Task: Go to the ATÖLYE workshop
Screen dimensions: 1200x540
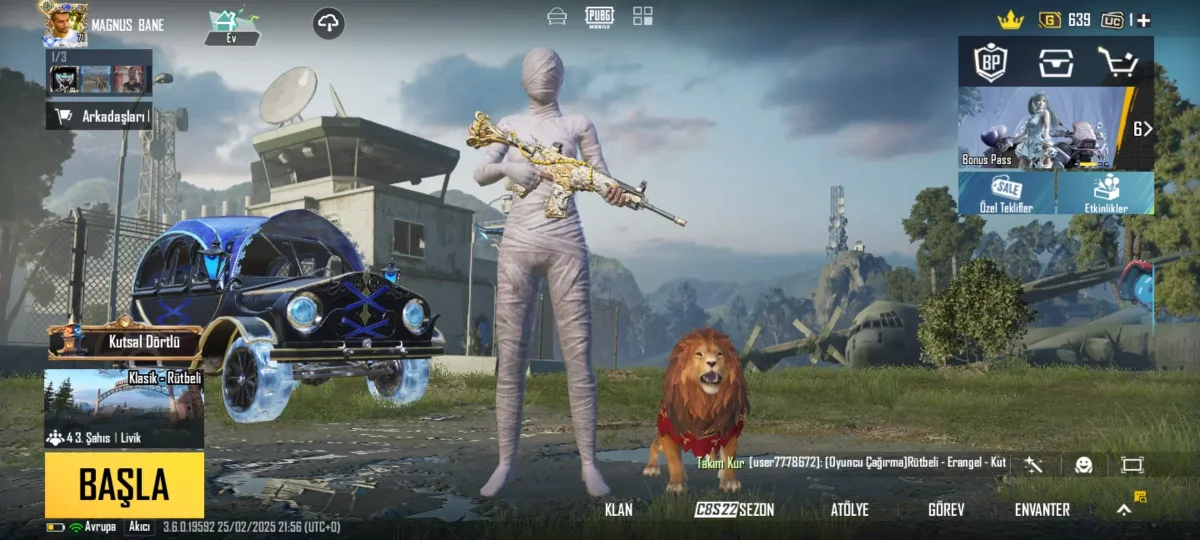Action: pos(850,510)
